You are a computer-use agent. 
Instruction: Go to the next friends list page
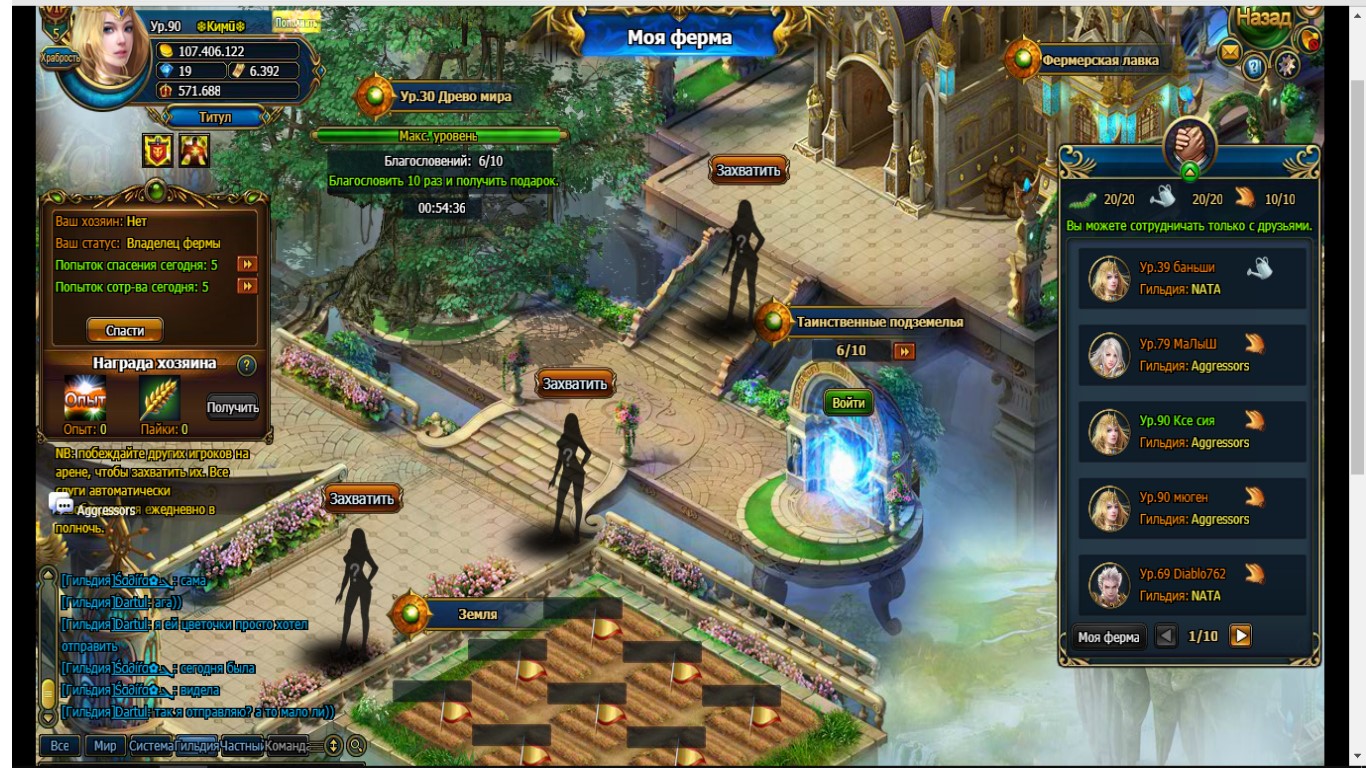1240,636
